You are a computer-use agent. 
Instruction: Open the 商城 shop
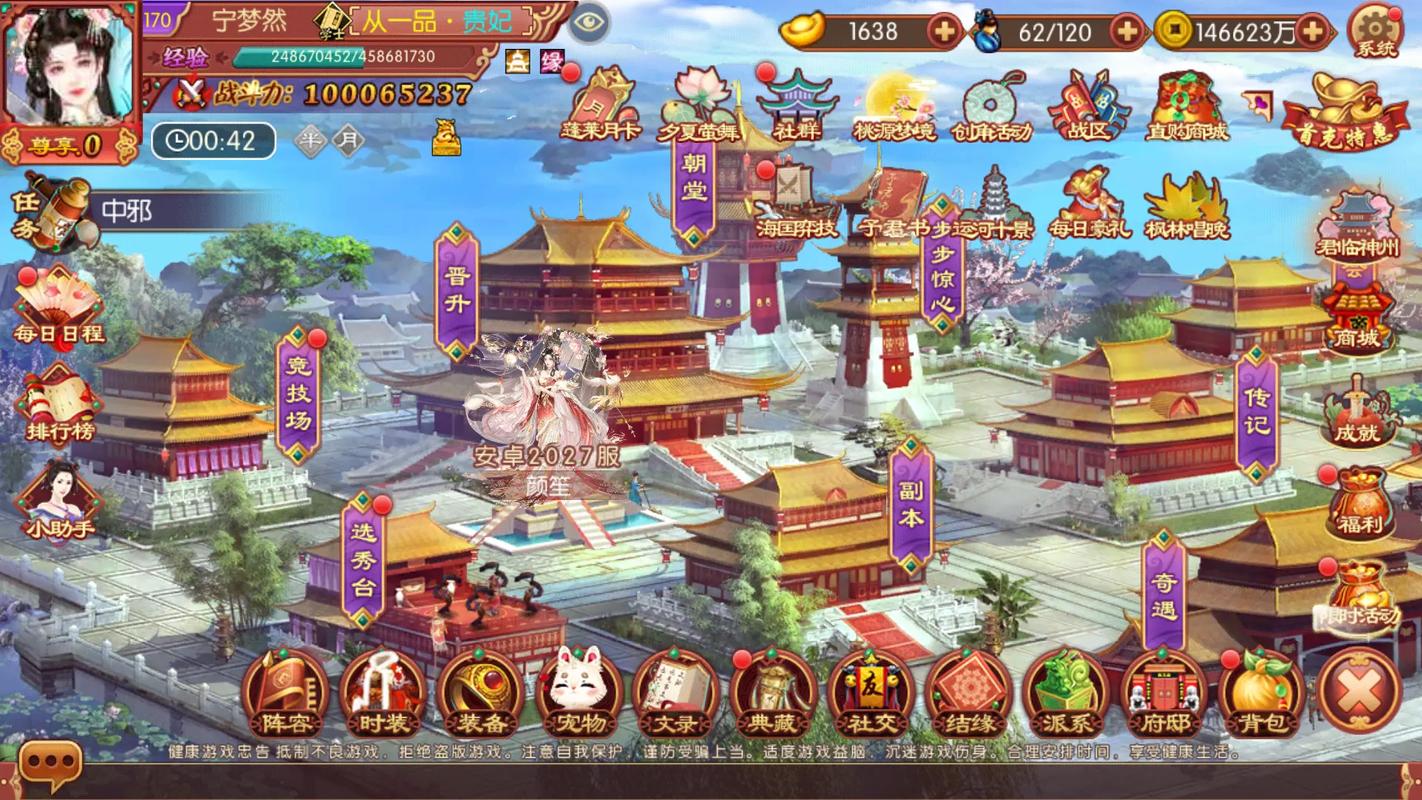click(x=1356, y=317)
